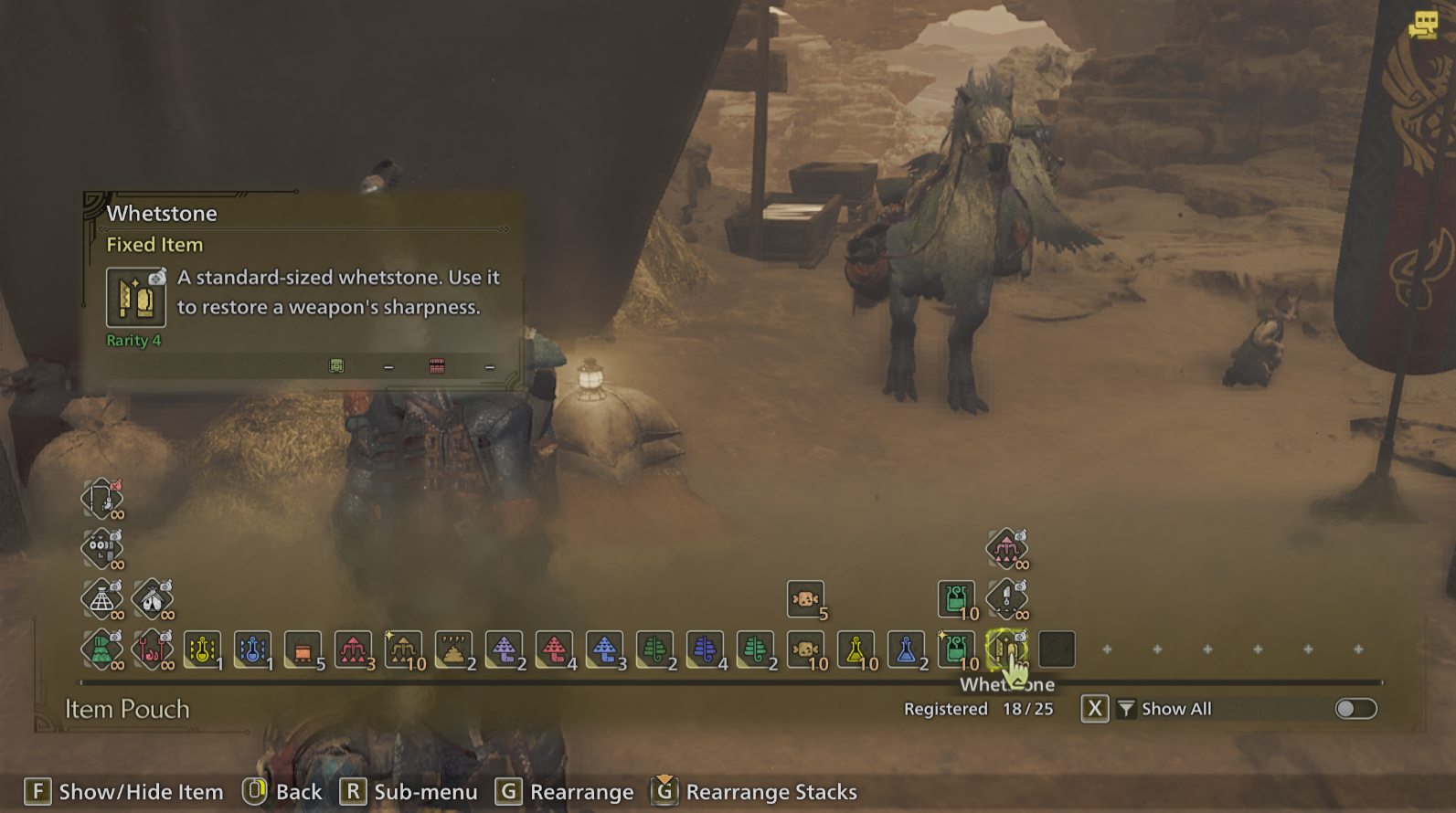Select the First-aid Med with quantity 10
This screenshot has height=813, width=1456.
pos(956,598)
